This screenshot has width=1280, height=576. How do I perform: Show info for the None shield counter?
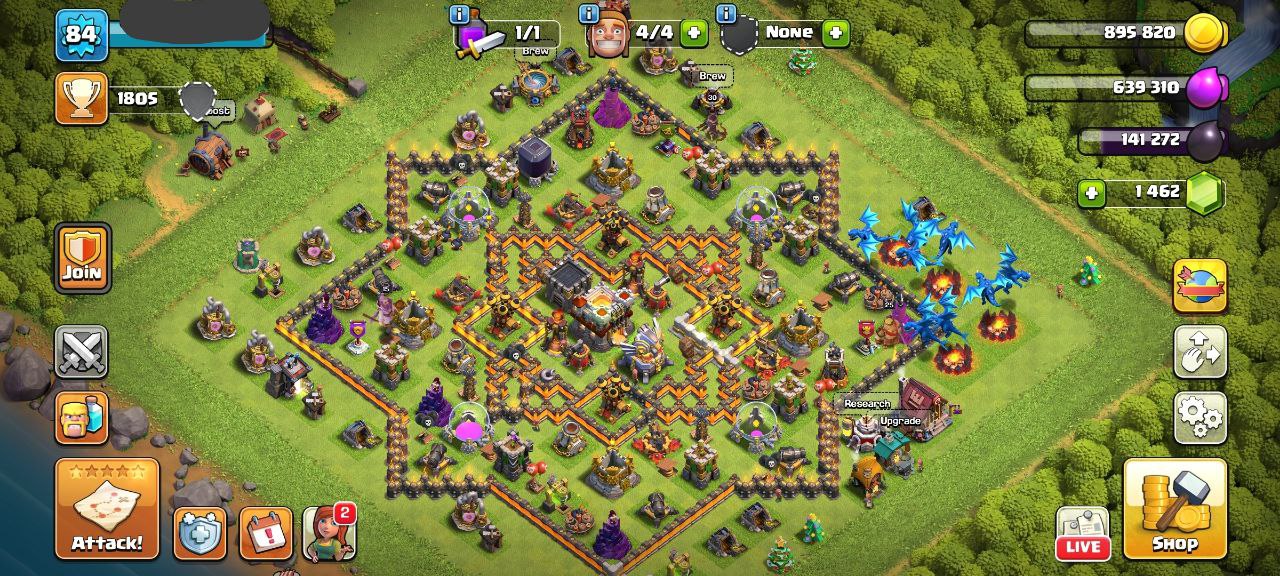pyautogui.click(x=726, y=14)
